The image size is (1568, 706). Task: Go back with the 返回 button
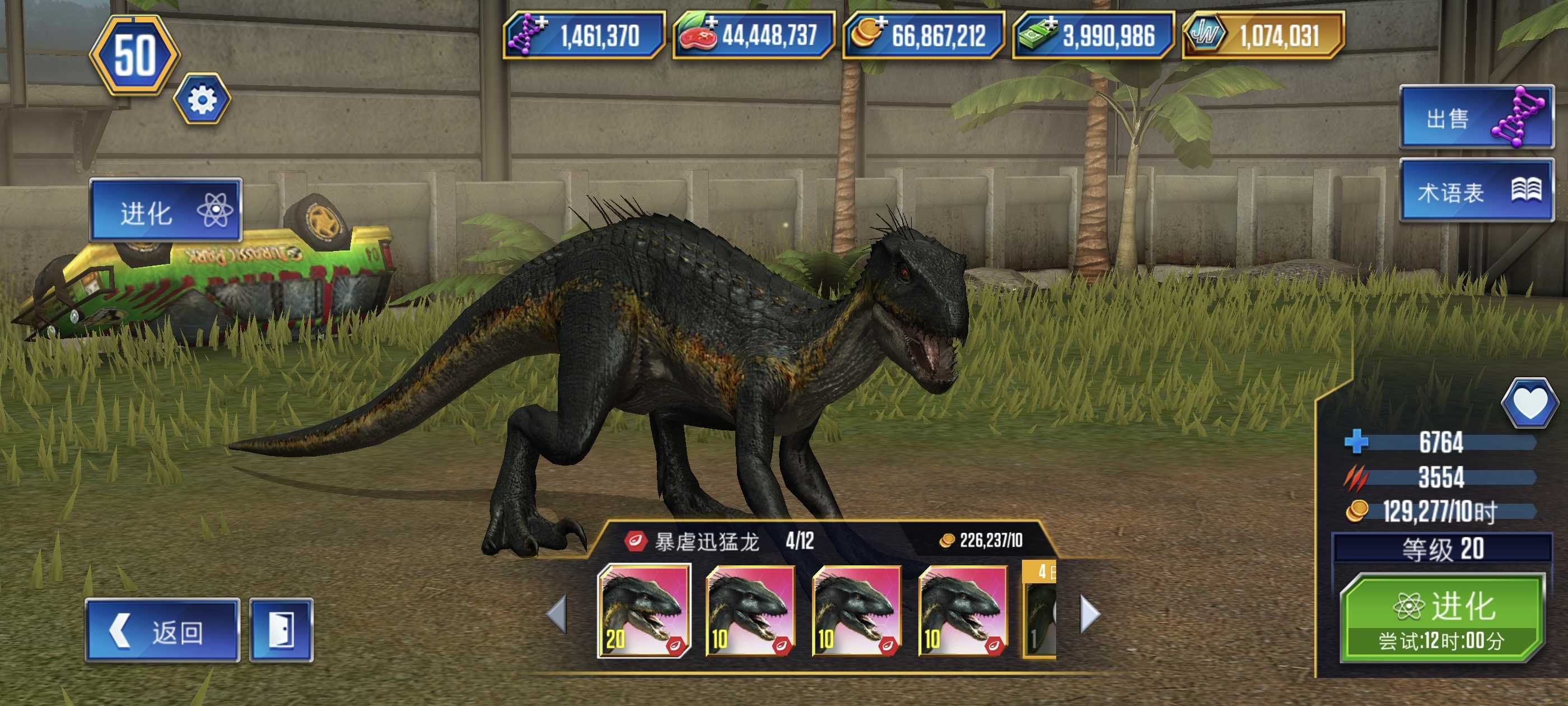tap(162, 630)
